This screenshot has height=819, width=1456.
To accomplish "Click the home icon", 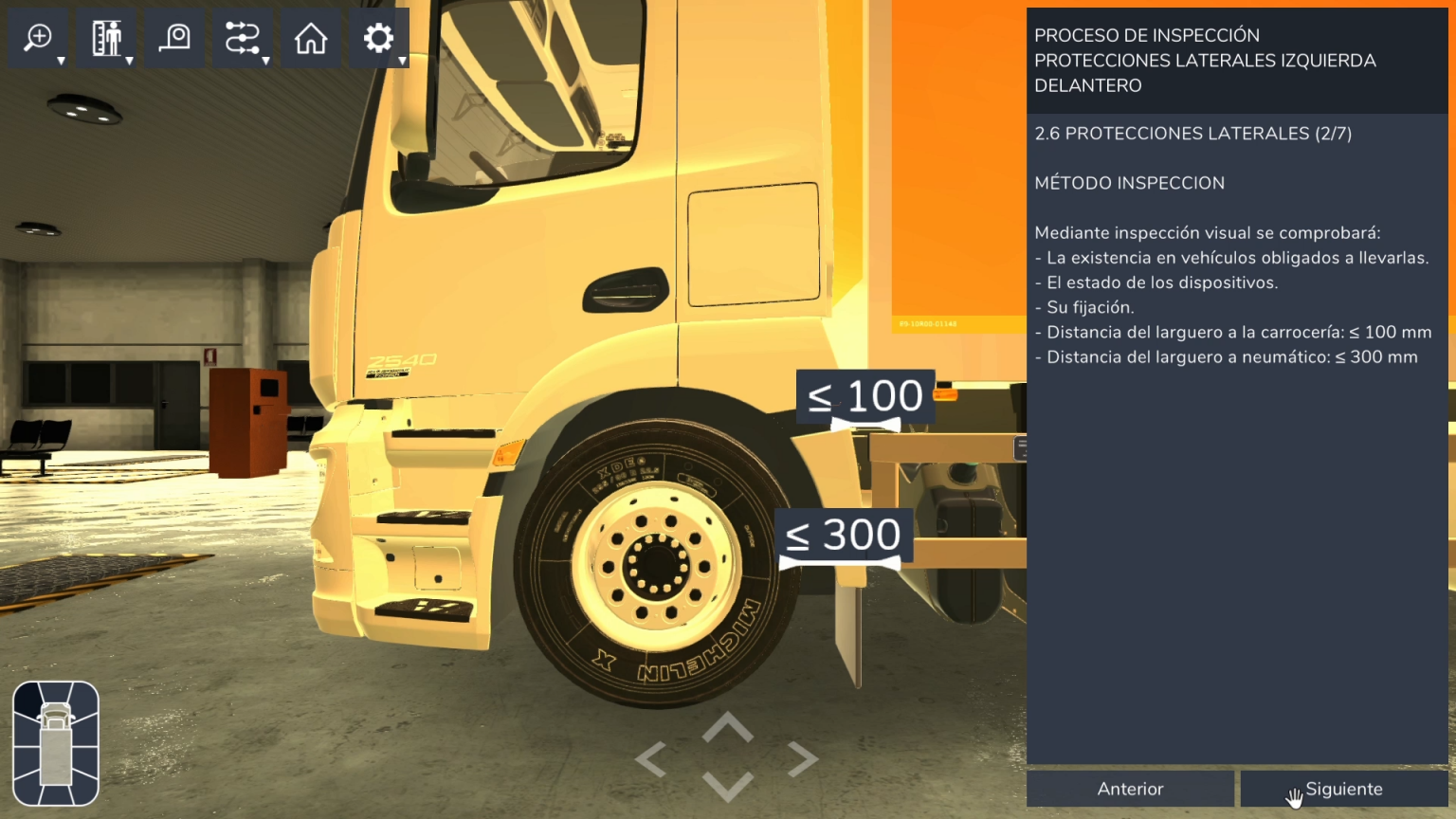I will pyautogui.click(x=311, y=38).
